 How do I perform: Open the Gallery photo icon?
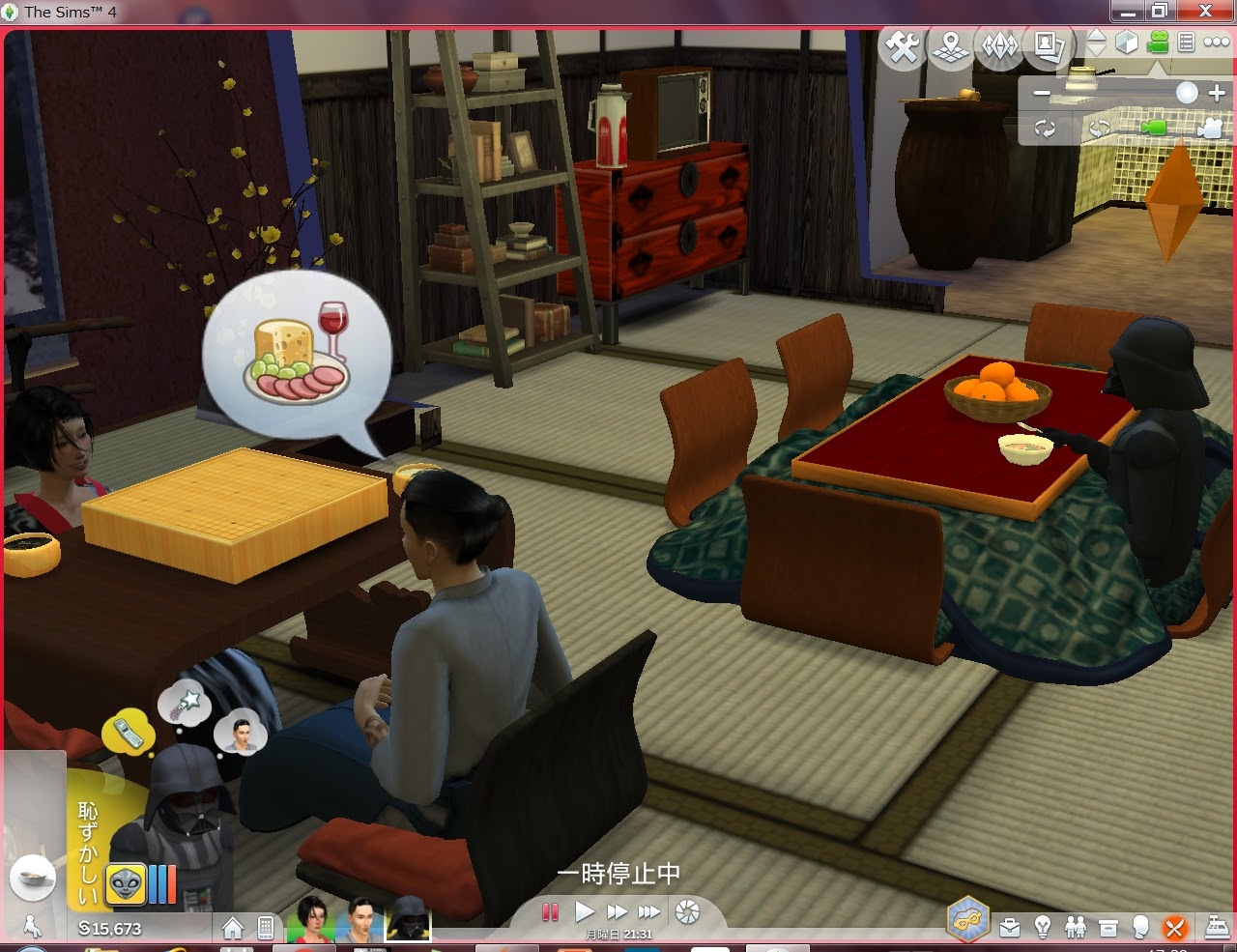click(1047, 47)
